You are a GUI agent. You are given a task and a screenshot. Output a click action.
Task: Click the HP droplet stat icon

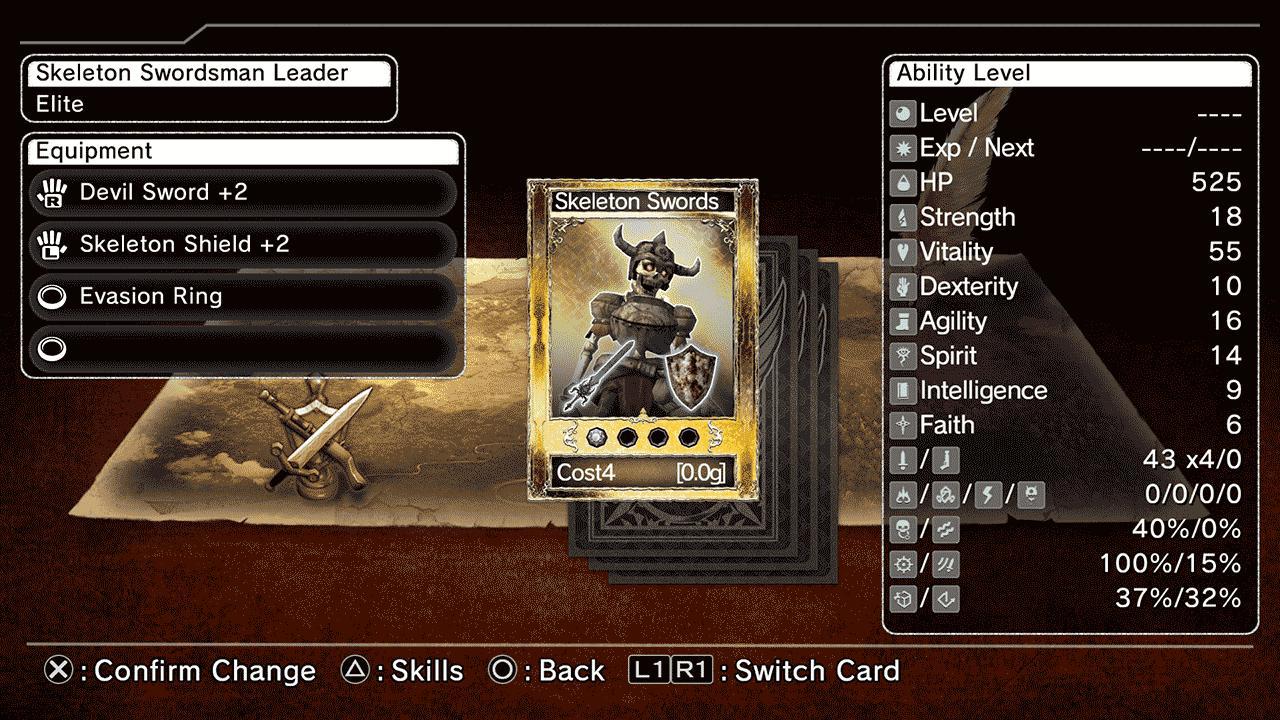[x=903, y=182]
